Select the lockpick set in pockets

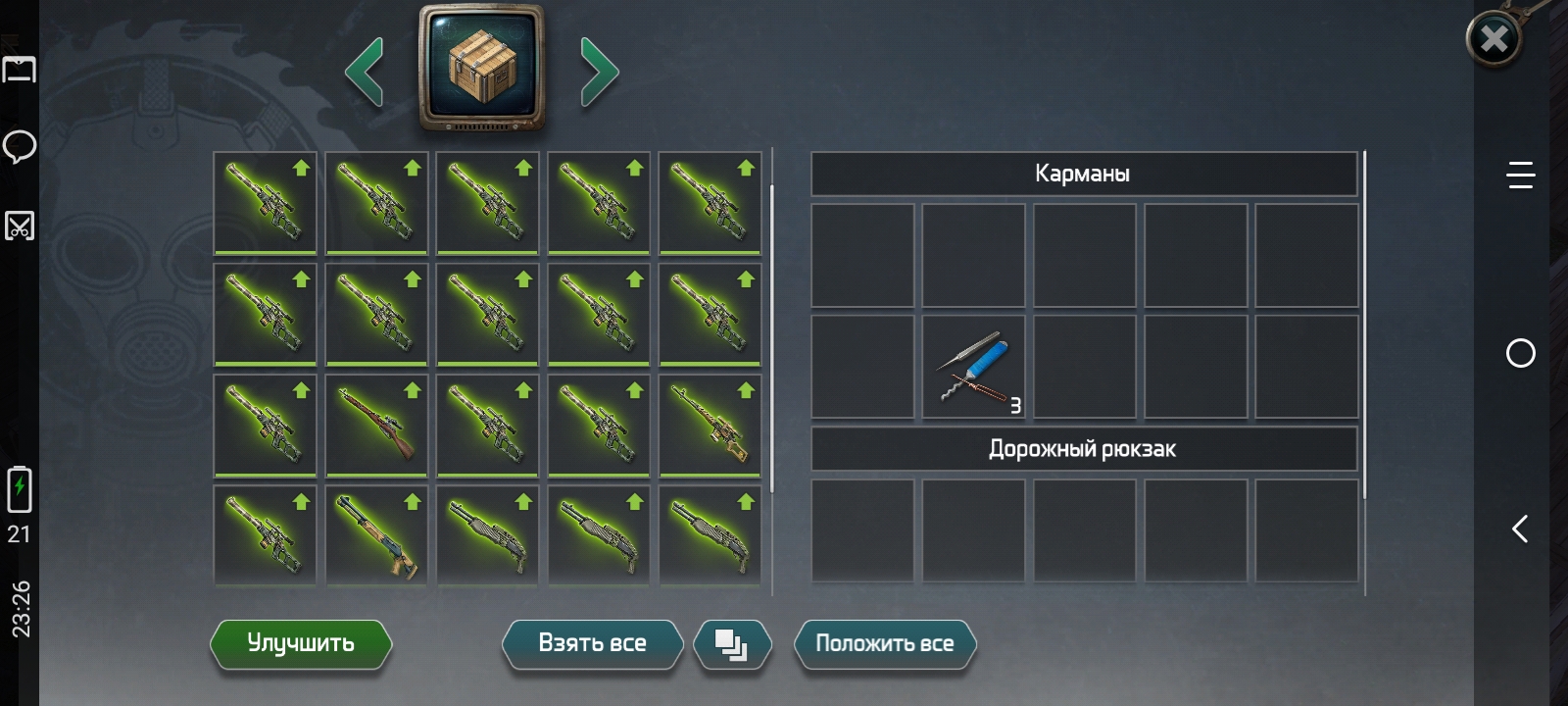[x=973, y=367]
